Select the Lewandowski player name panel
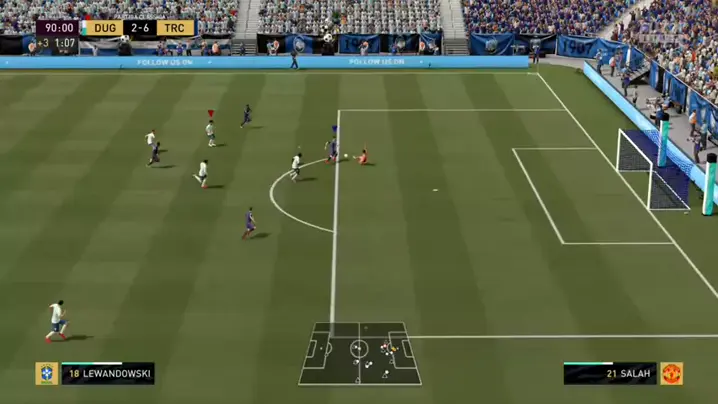 point(108,374)
